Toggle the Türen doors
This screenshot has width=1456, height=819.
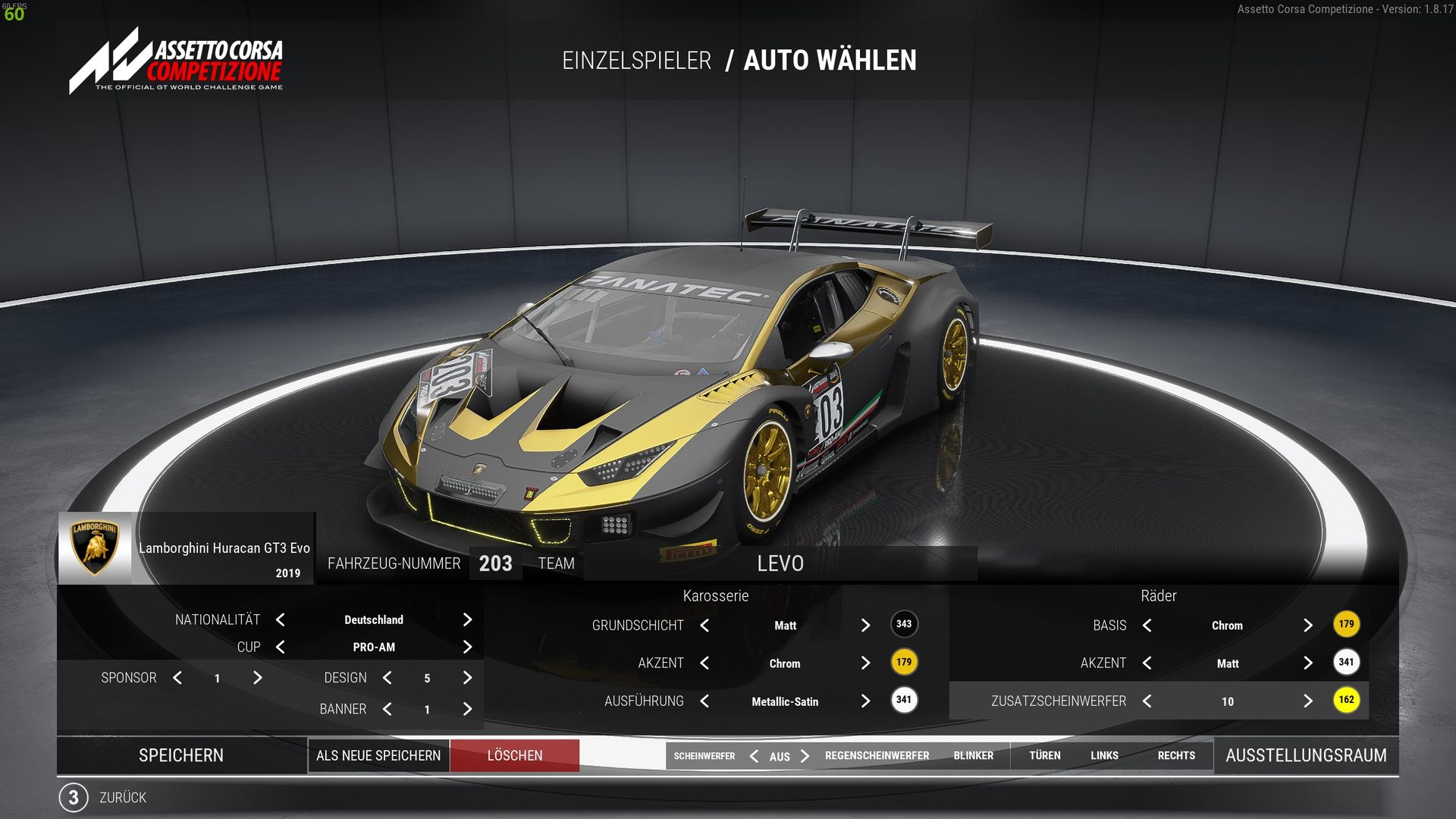point(1044,756)
